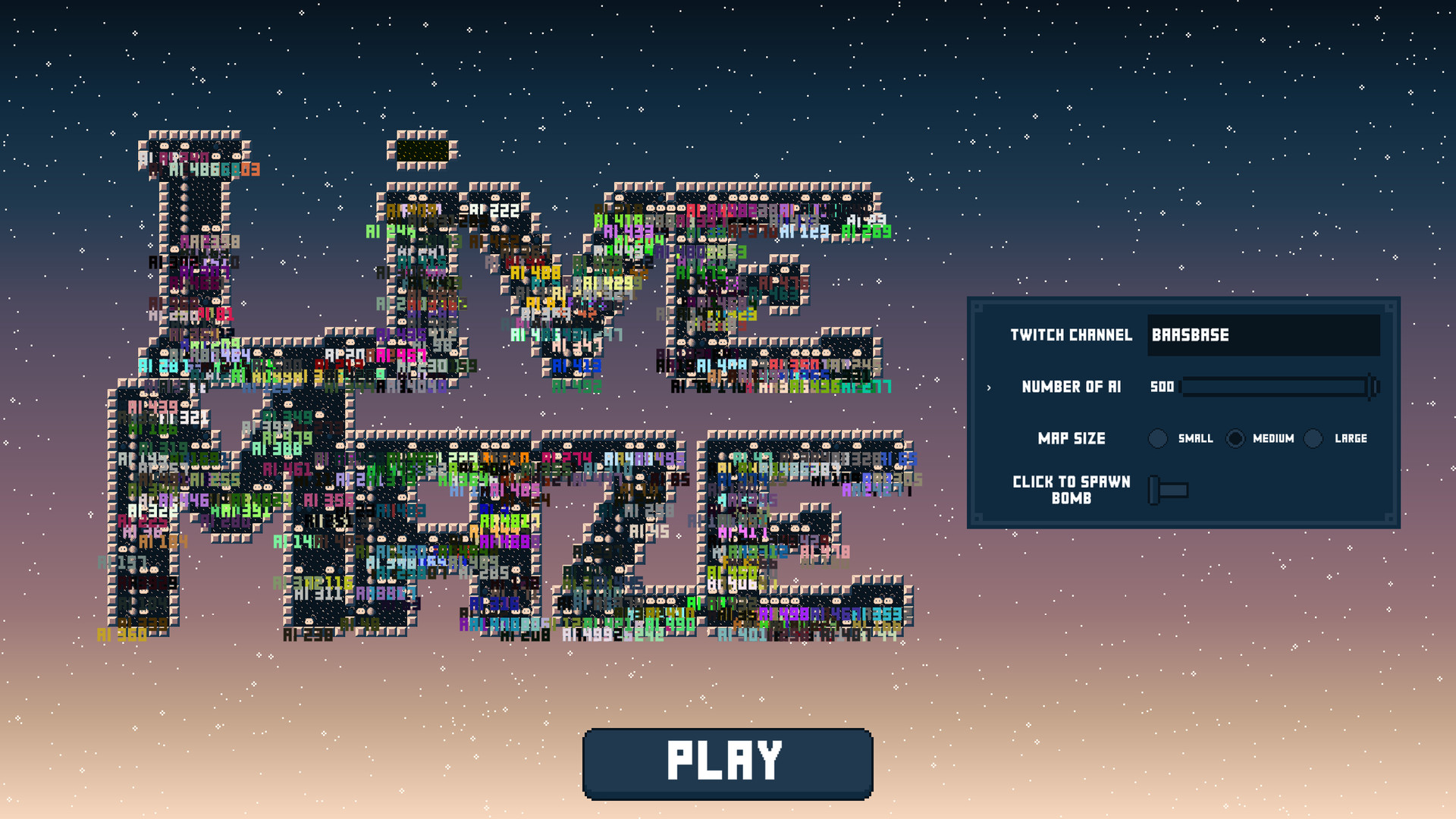Click the pink AI 411 character in letter E
1456x819 pixels.
coord(742,532)
